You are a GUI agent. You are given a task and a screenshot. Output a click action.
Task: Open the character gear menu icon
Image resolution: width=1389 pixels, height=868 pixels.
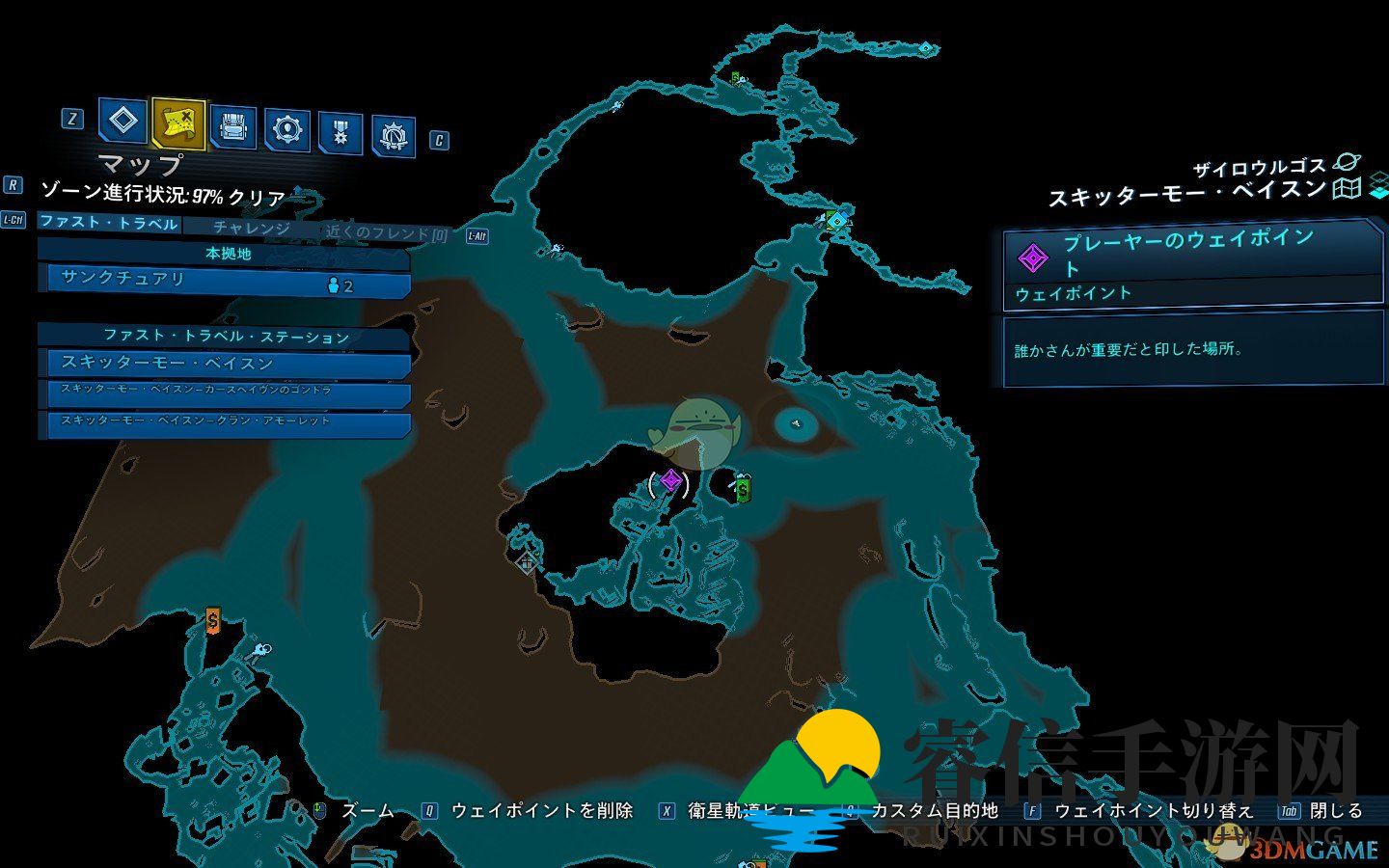click(286, 127)
